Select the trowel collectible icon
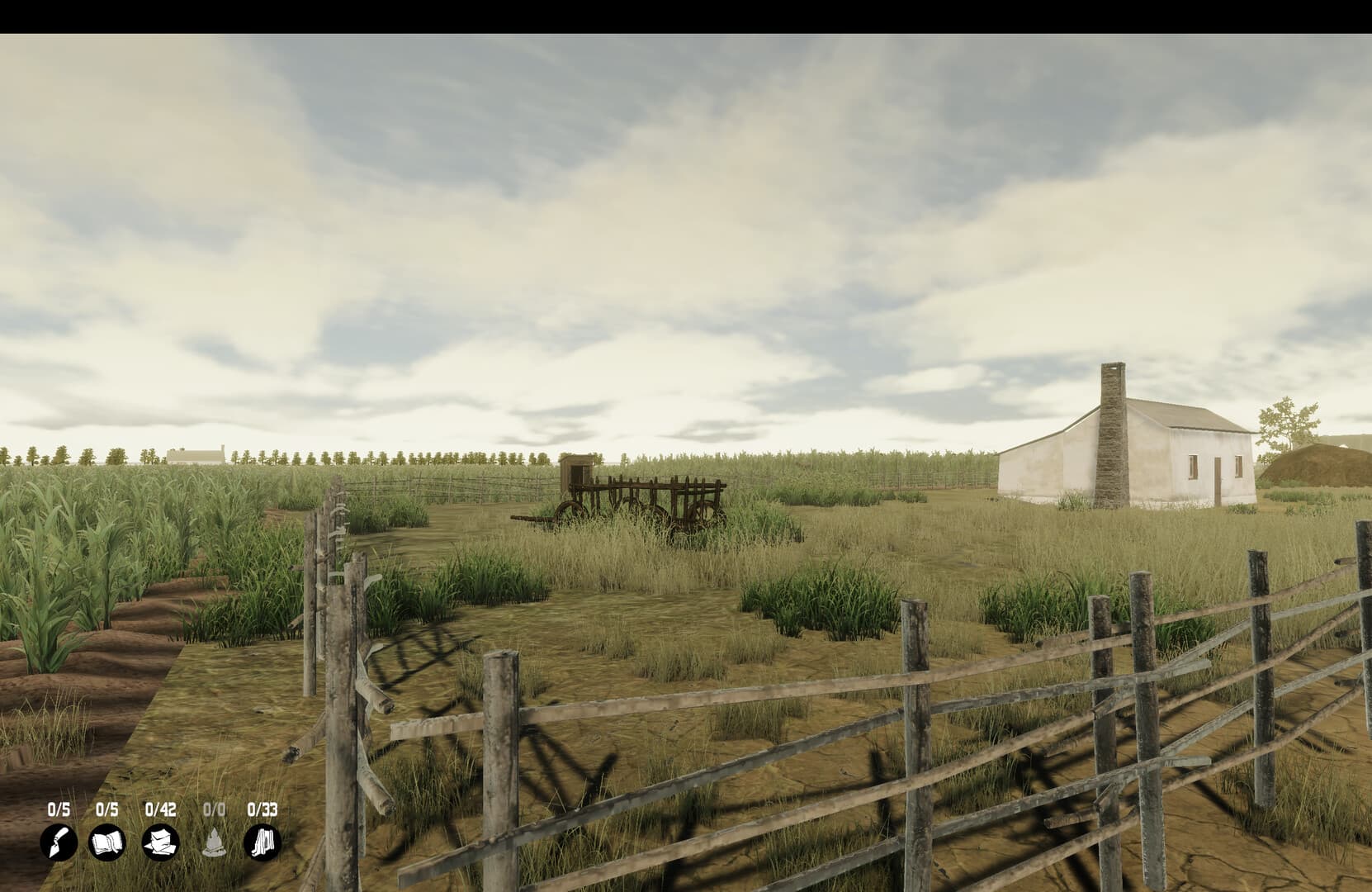Image resolution: width=1372 pixels, height=892 pixels. tap(56, 844)
